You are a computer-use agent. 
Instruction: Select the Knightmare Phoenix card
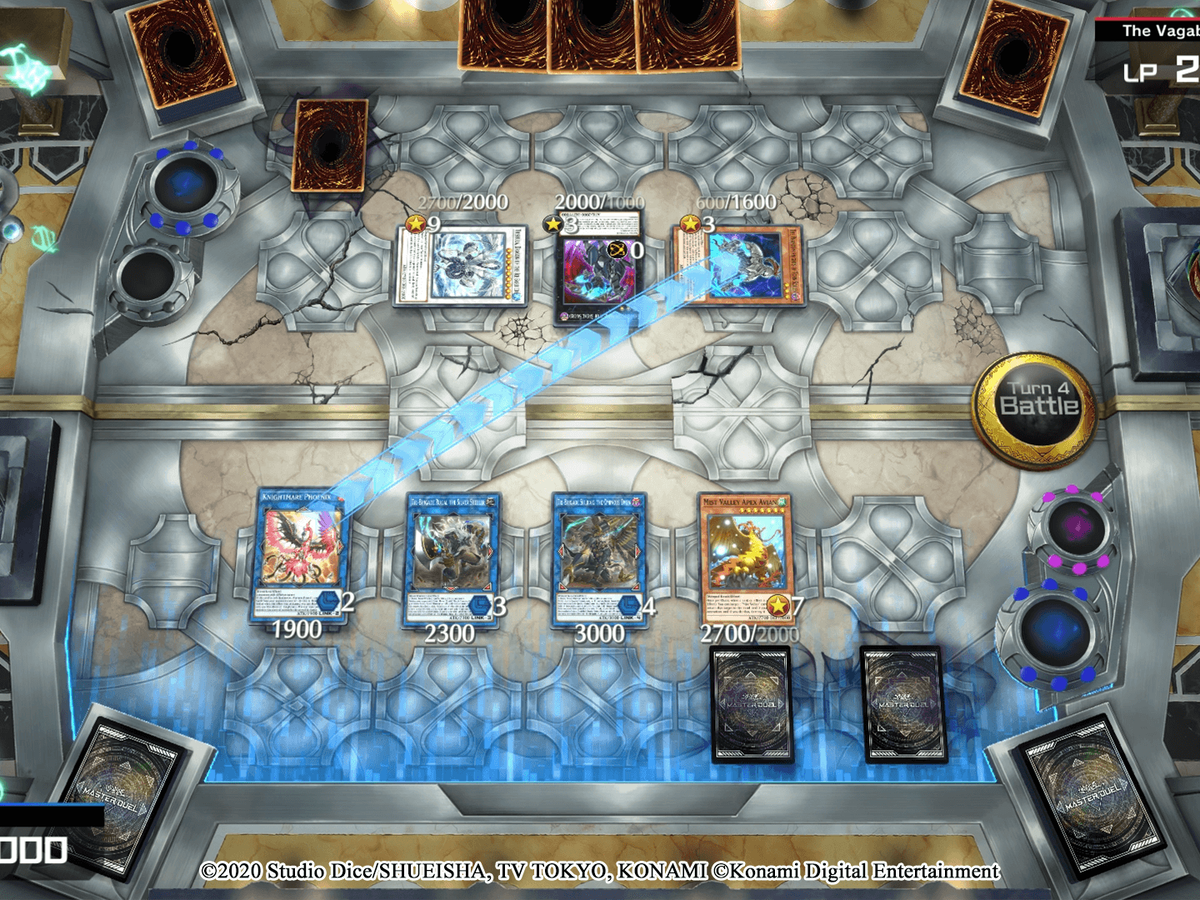(298, 557)
